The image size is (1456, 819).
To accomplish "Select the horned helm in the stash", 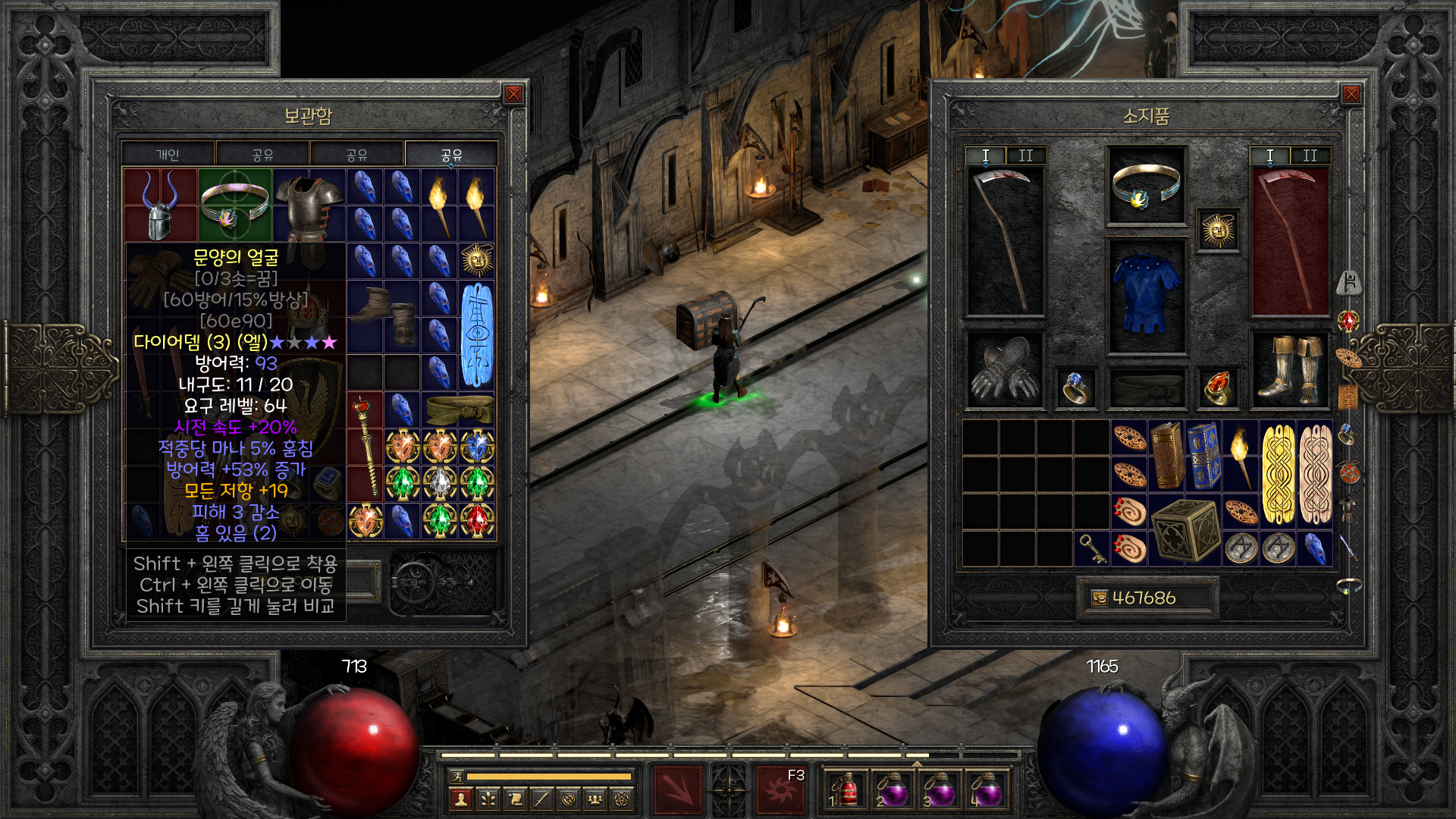I will [x=160, y=205].
